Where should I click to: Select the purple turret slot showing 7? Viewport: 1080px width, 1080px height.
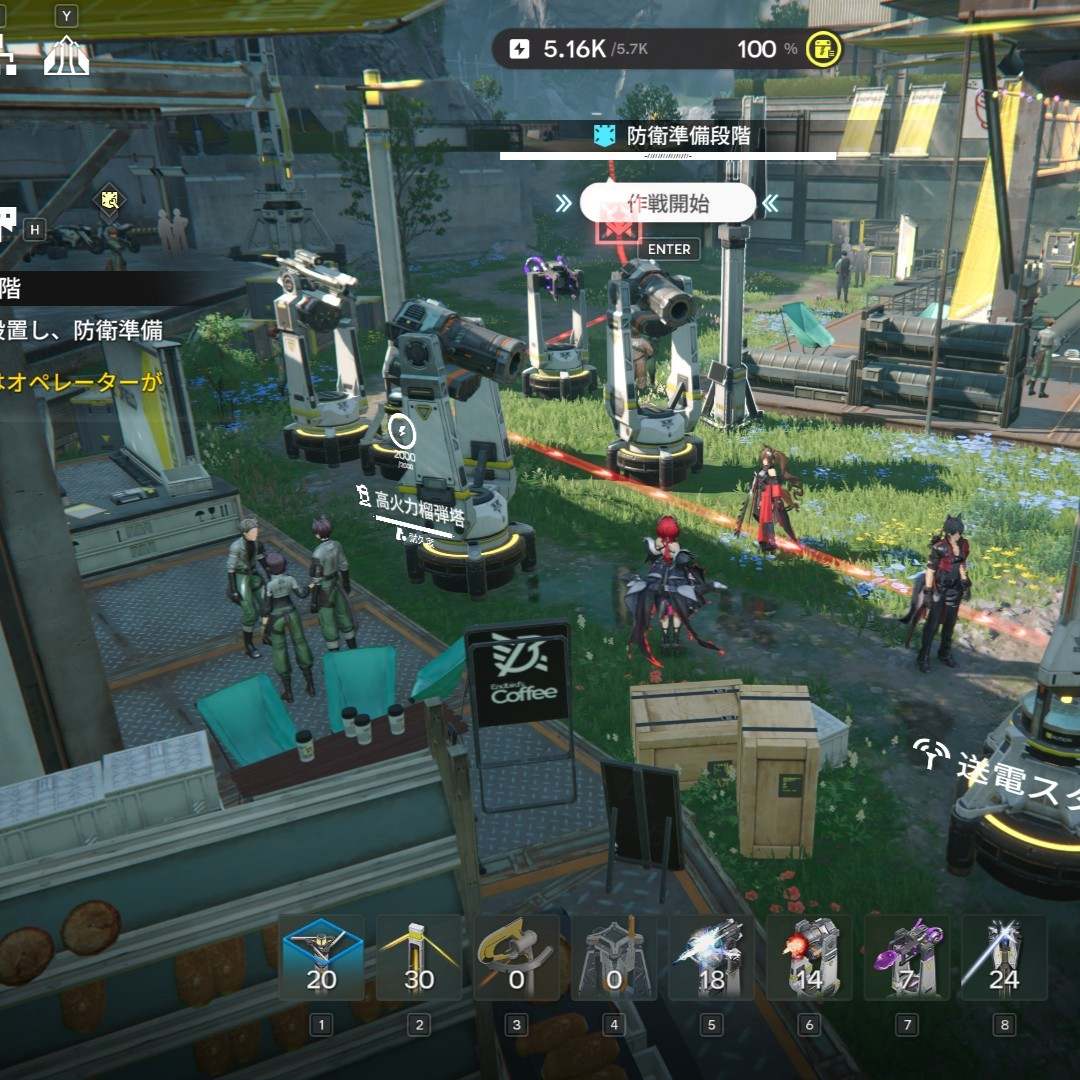point(906,958)
